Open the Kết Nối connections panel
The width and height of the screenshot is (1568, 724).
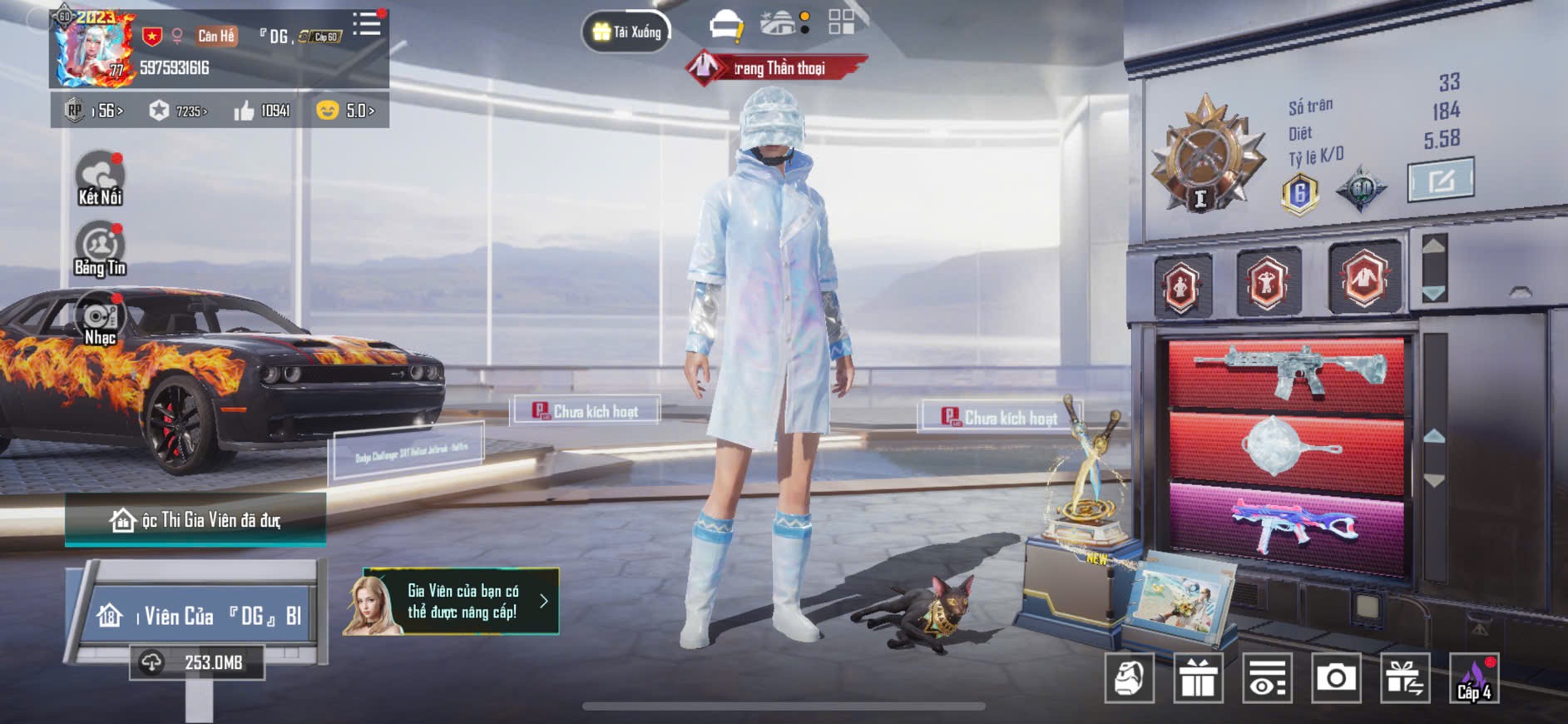click(x=100, y=179)
